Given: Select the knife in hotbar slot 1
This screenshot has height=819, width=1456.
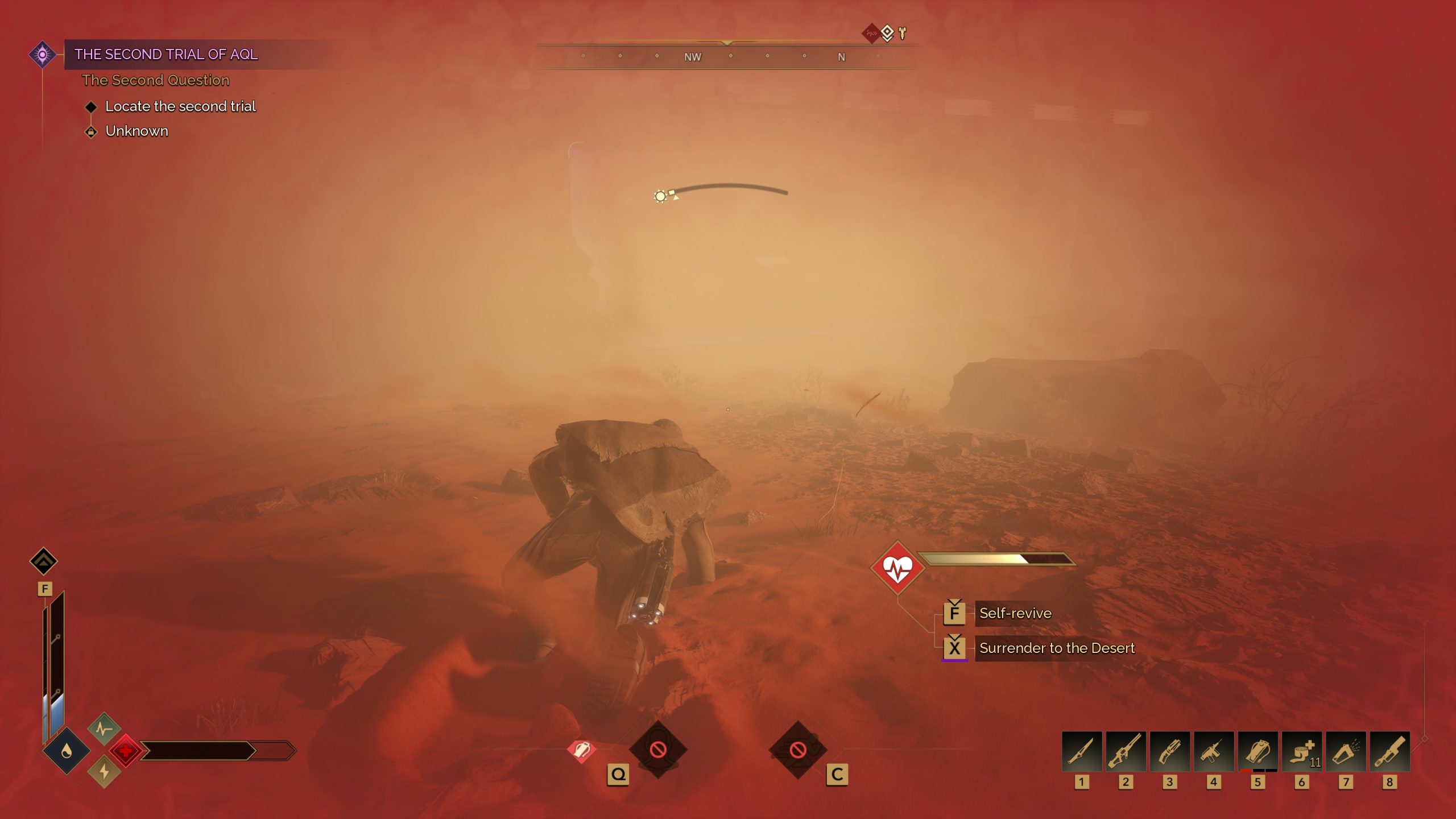Looking at the screenshot, I should [1081, 752].
